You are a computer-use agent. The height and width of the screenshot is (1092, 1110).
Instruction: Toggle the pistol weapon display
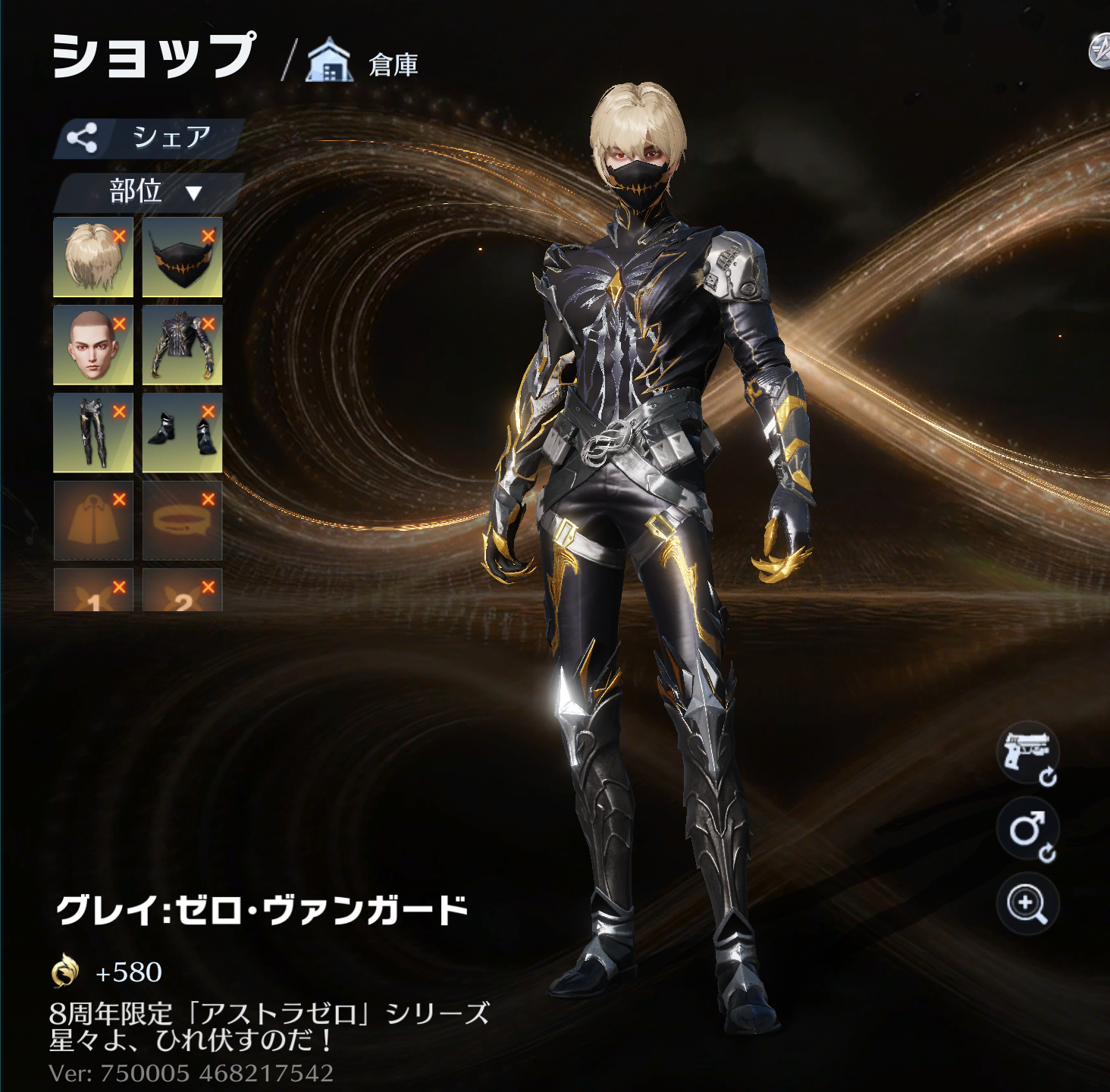click(x=1027, y=753)
